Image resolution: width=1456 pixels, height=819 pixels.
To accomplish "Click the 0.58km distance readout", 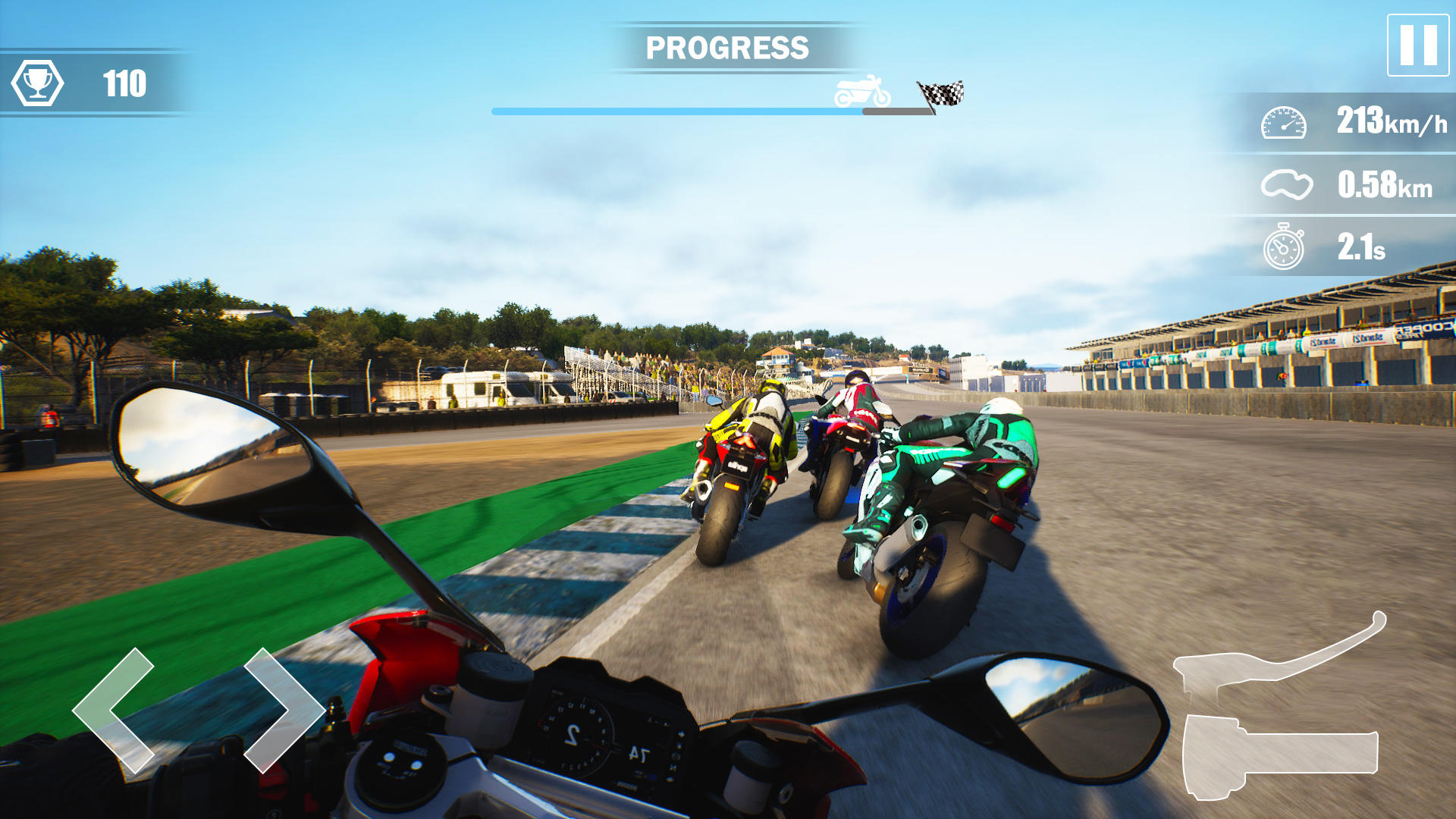I will (x=1385, y=184).
